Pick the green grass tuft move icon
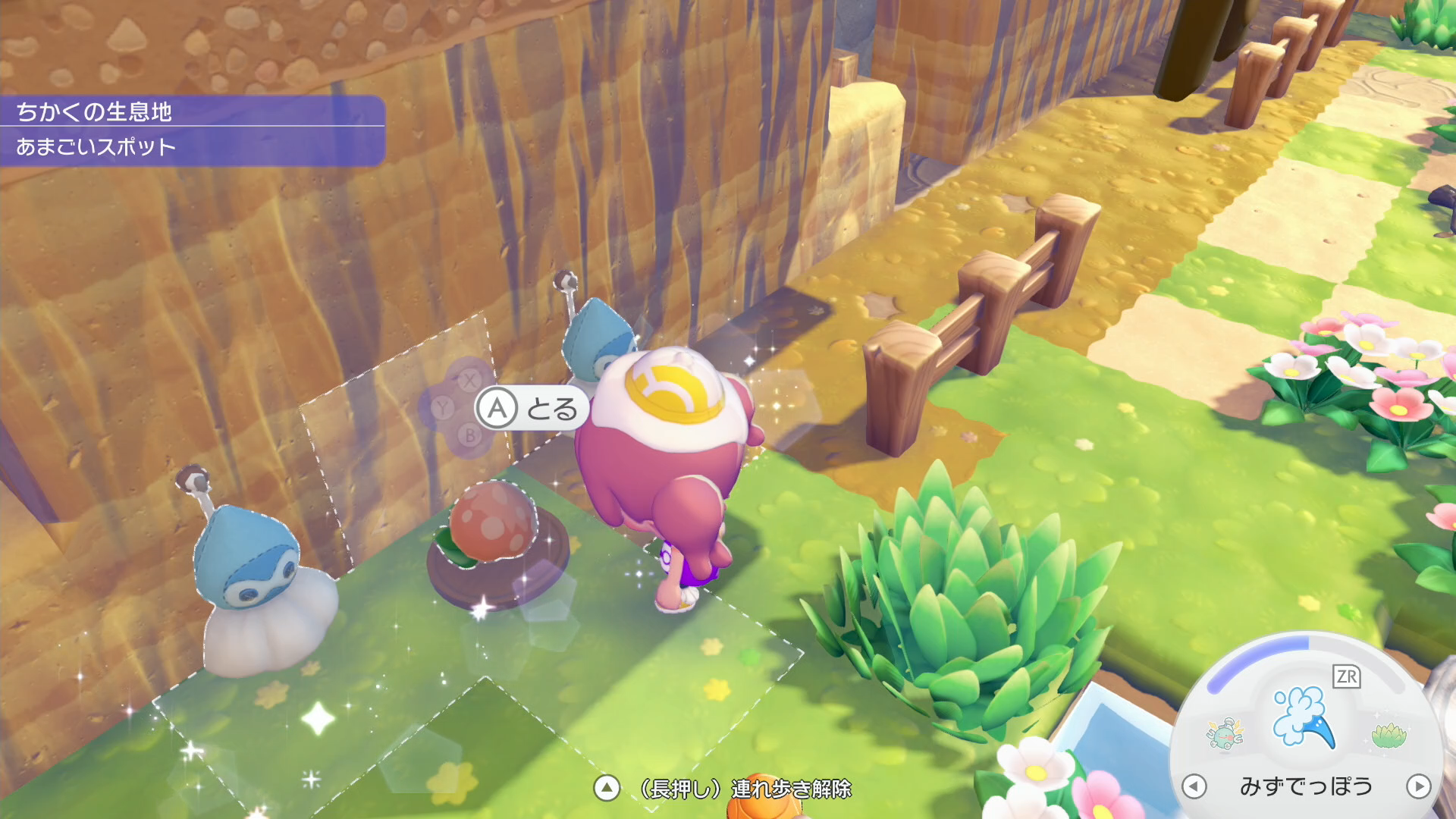This screenshot has height=819, width=1456. (1389, 734)
